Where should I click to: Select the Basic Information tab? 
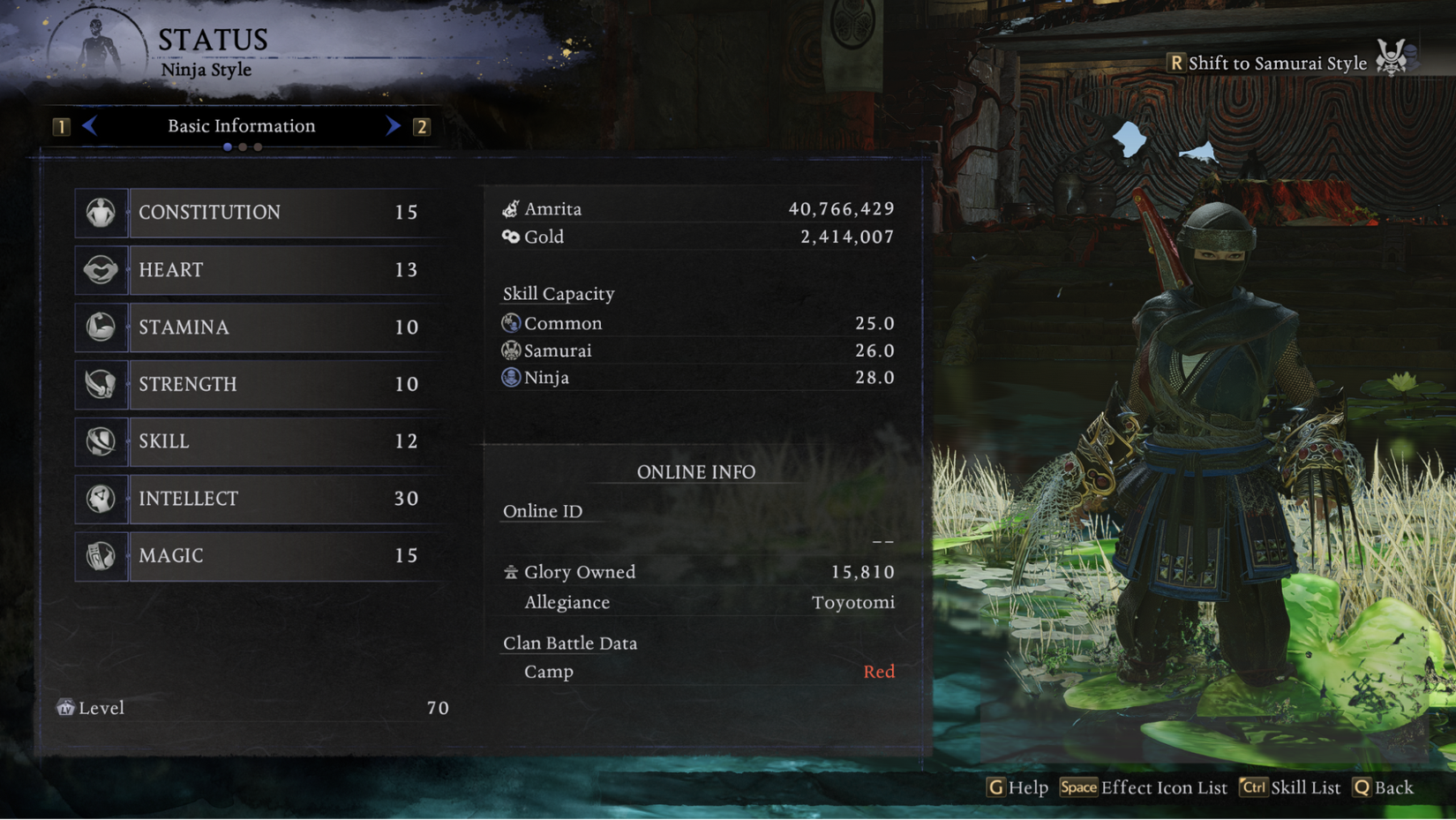[x=241, y=125]
